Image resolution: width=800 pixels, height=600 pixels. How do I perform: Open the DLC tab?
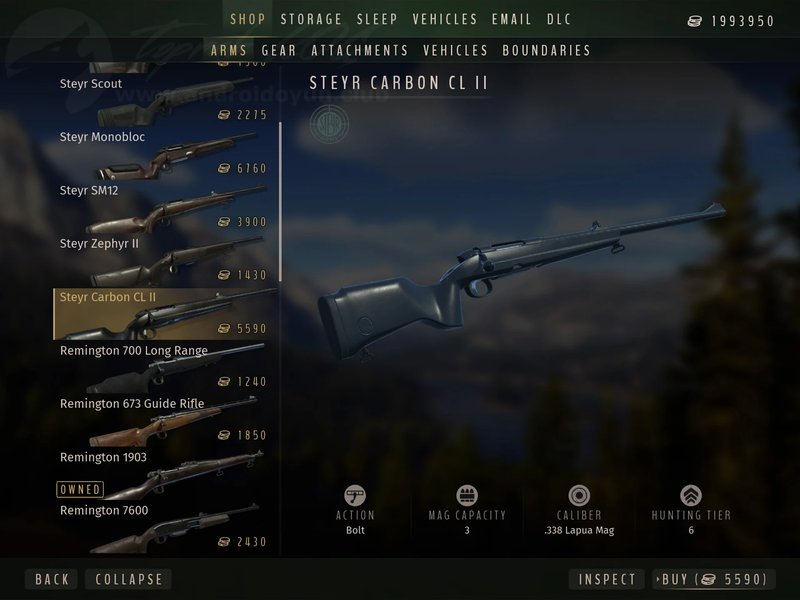[559, 20]
